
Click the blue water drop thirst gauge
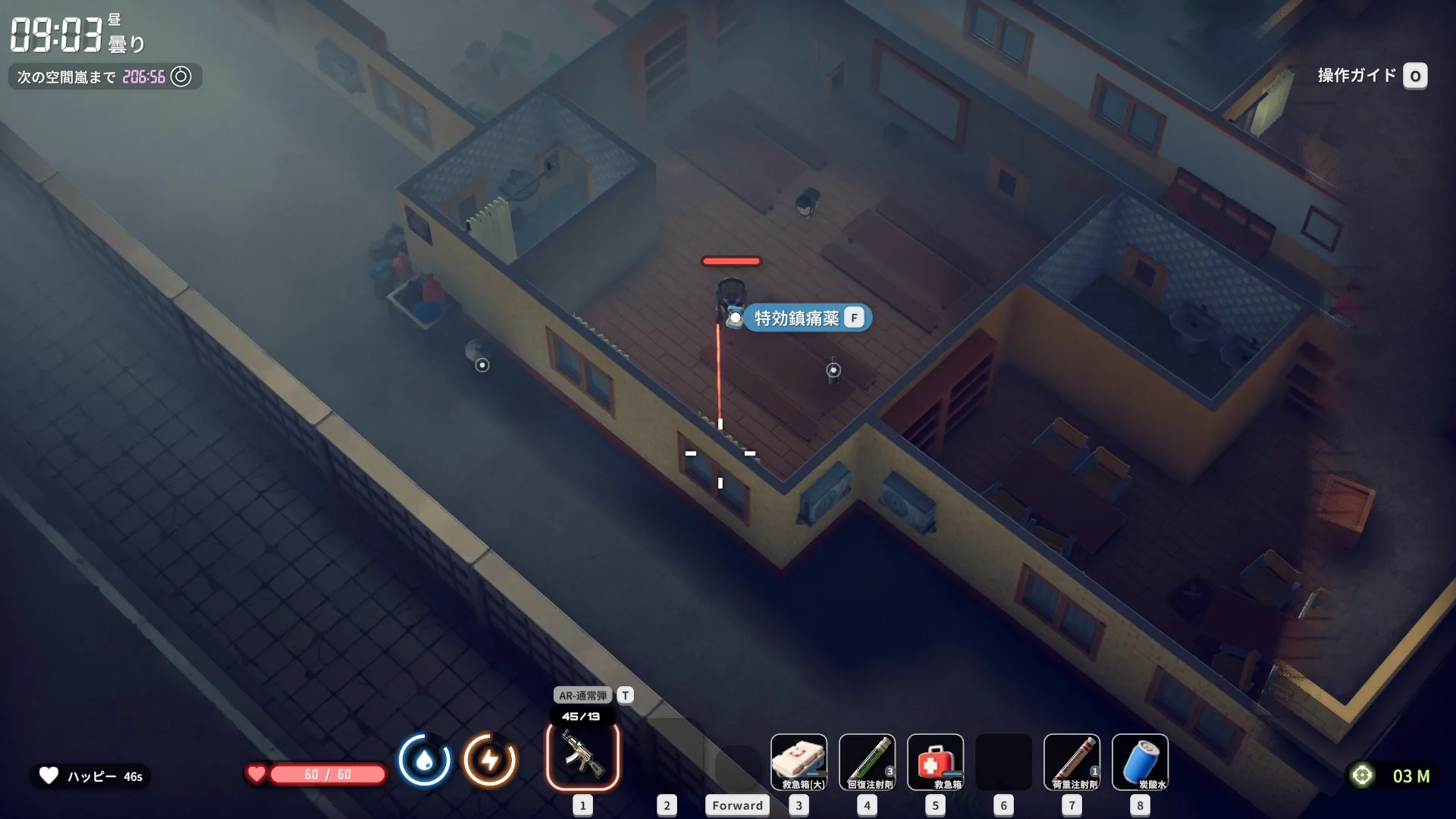424,760
